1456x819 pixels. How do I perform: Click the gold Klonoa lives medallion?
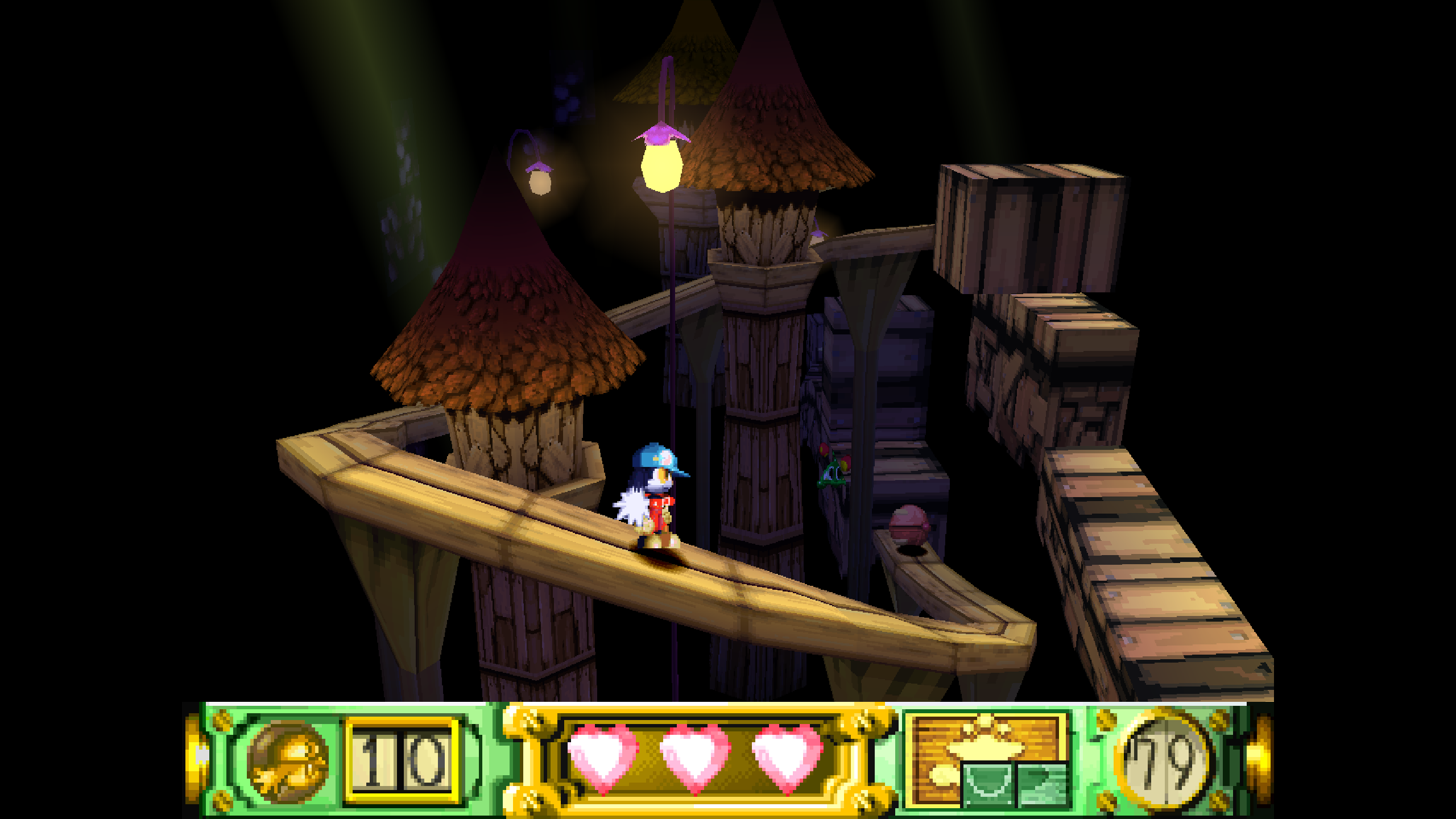point(288,760)
